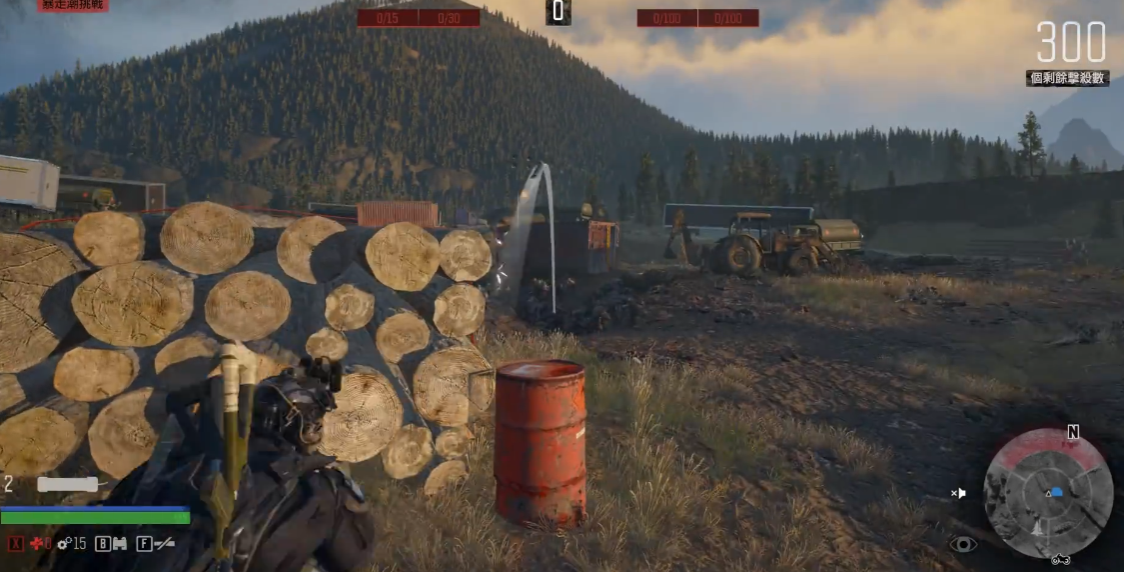Viewport: 1124px width, 572px height.
Task: Click the muted speaker noise icon
Action: (x=958, y=493)
